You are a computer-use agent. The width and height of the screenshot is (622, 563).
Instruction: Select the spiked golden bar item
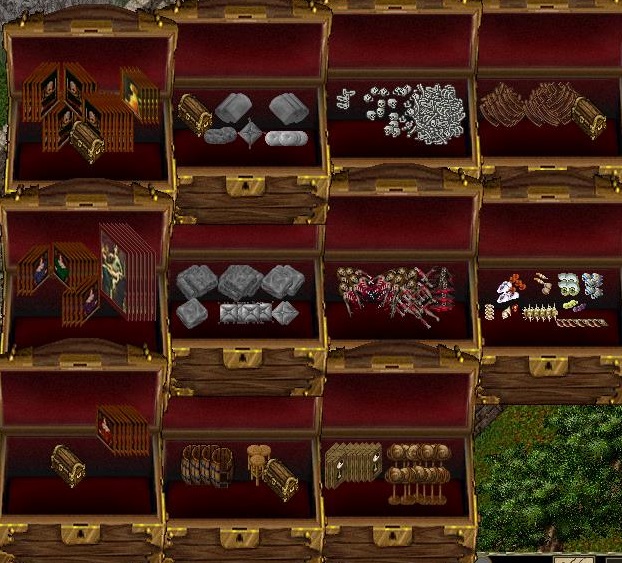pyautogui.click(x=538, y=313)
